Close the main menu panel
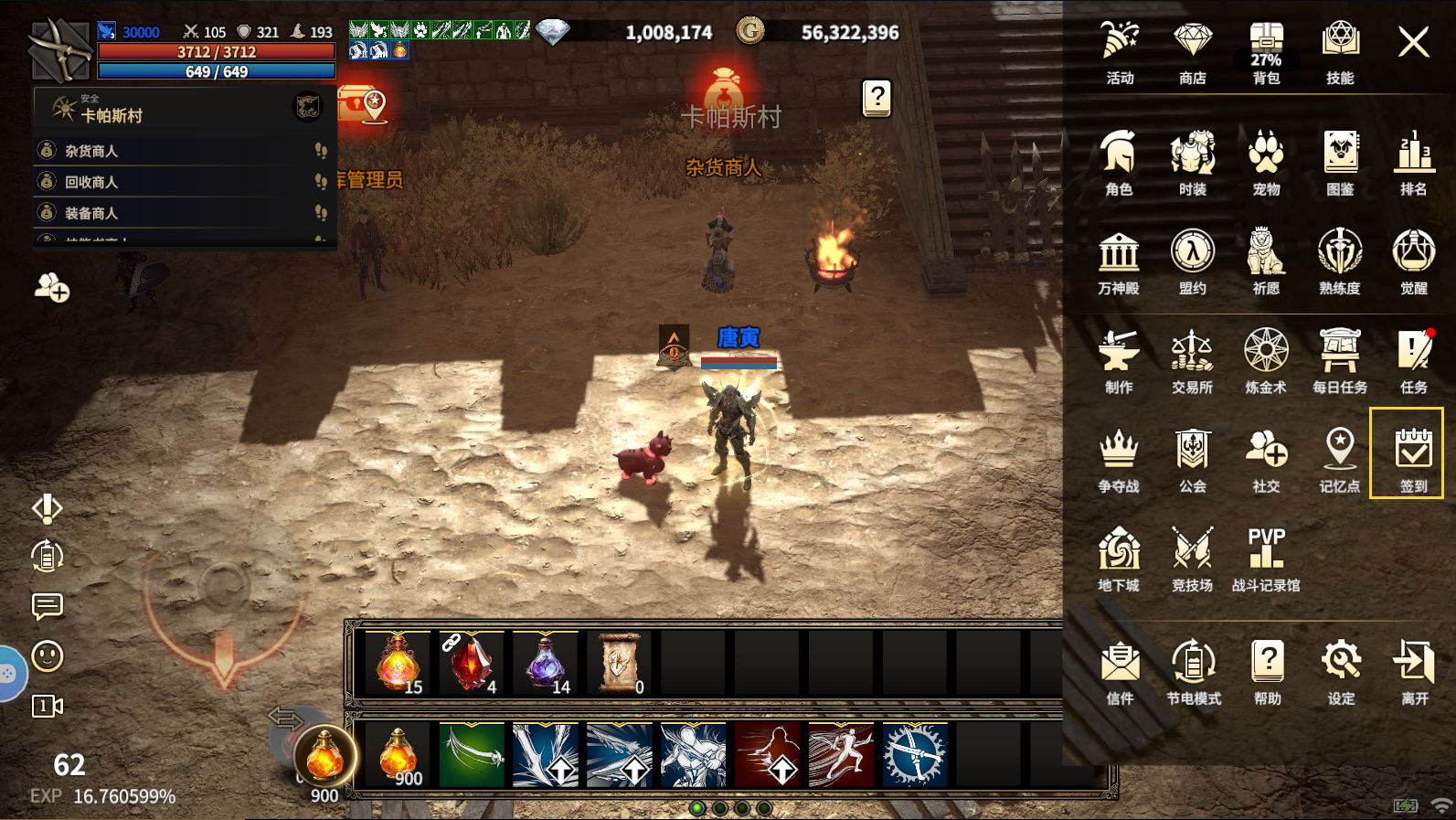Viewport: 1456px width, 820px height. click(1413, 42)
